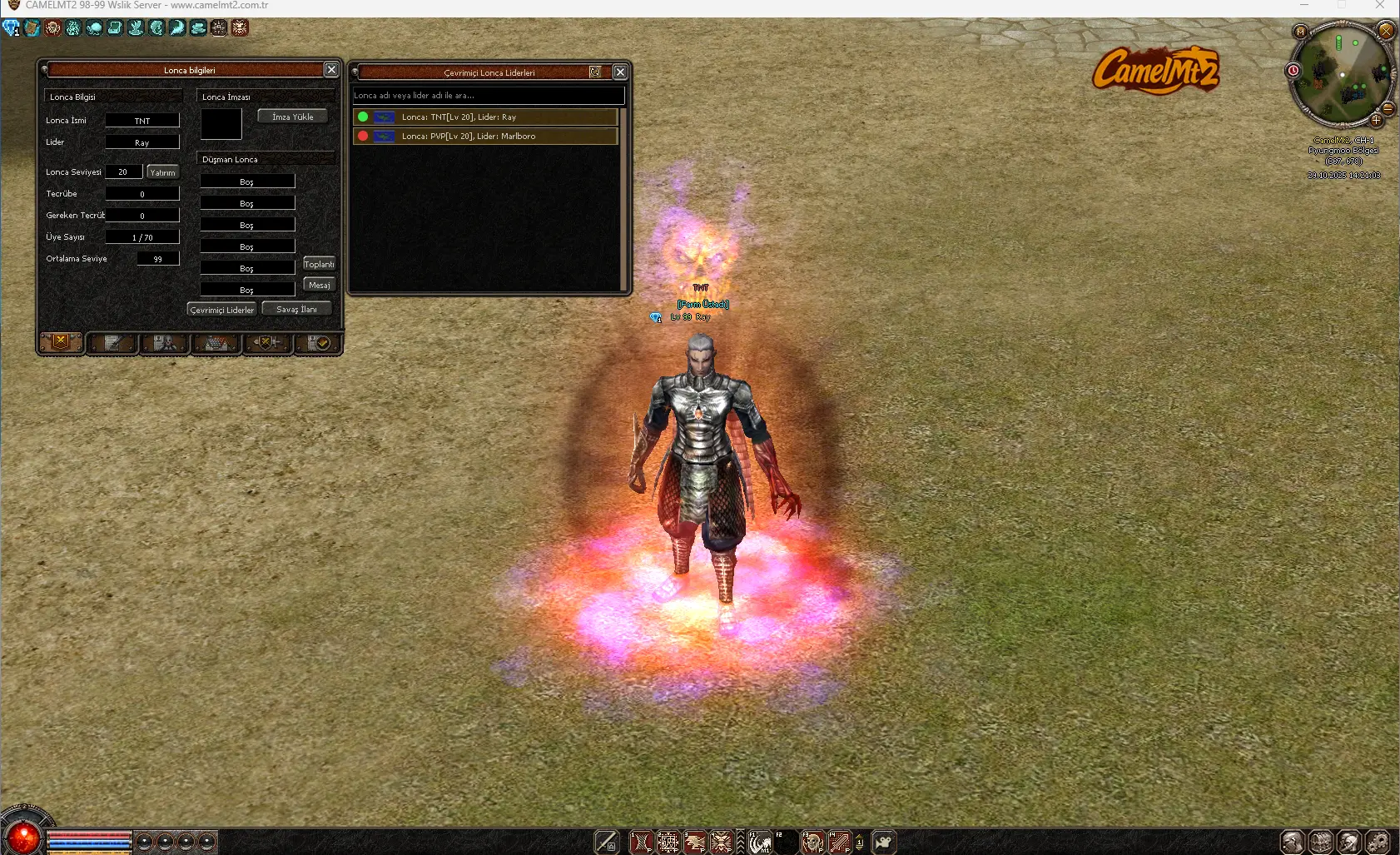Show the Çevrimiçi Liderler list
Viewport: 1400px width, 855px height.
pyautogui.click(x=221, y=310)
